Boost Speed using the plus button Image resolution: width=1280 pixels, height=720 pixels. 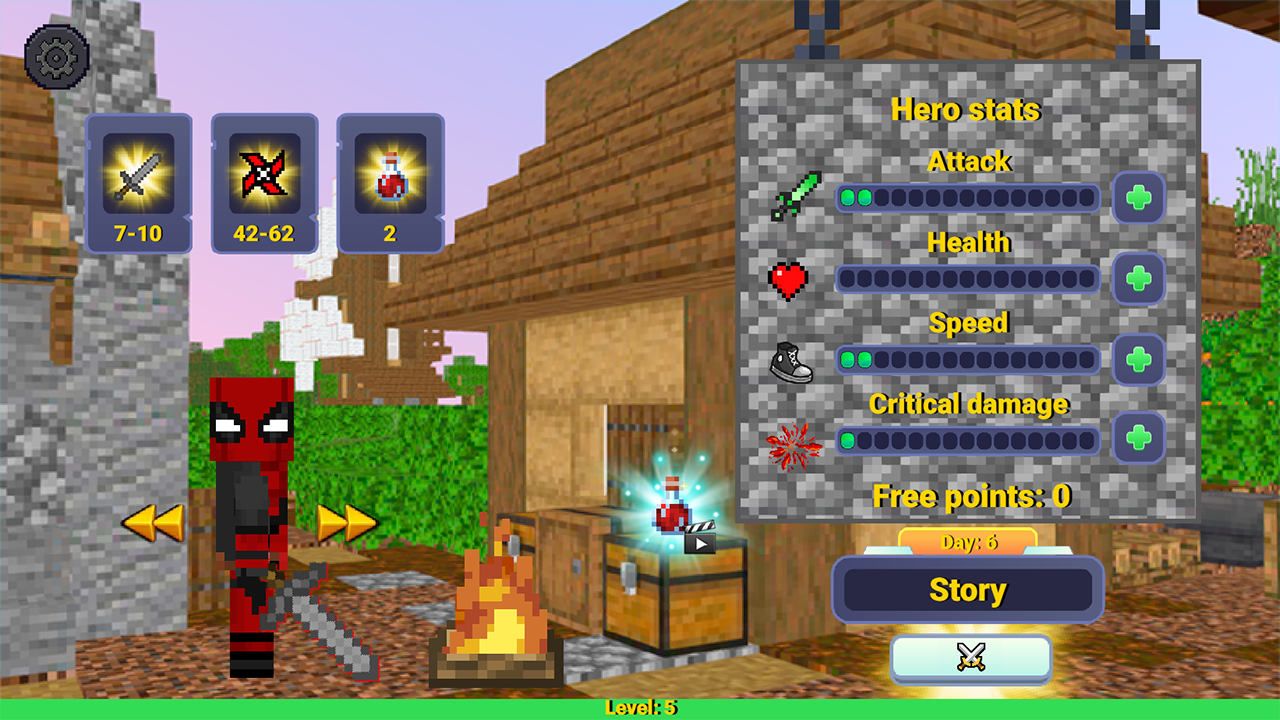(1139, 360)
